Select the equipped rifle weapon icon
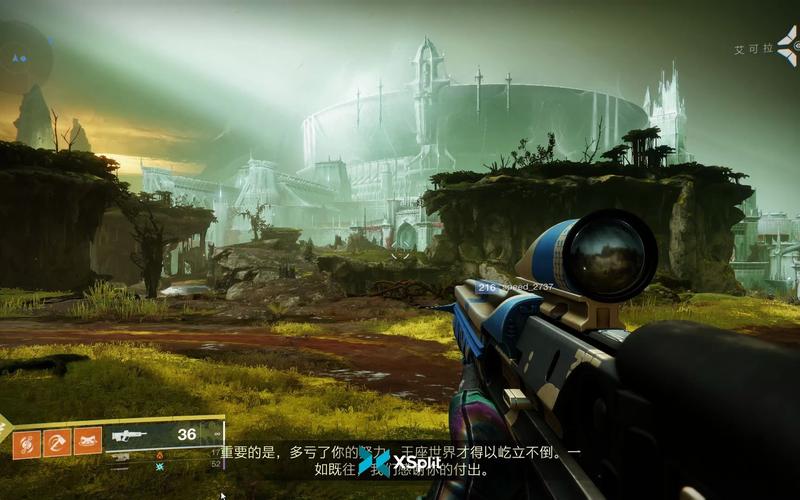 tap(128, 436)
